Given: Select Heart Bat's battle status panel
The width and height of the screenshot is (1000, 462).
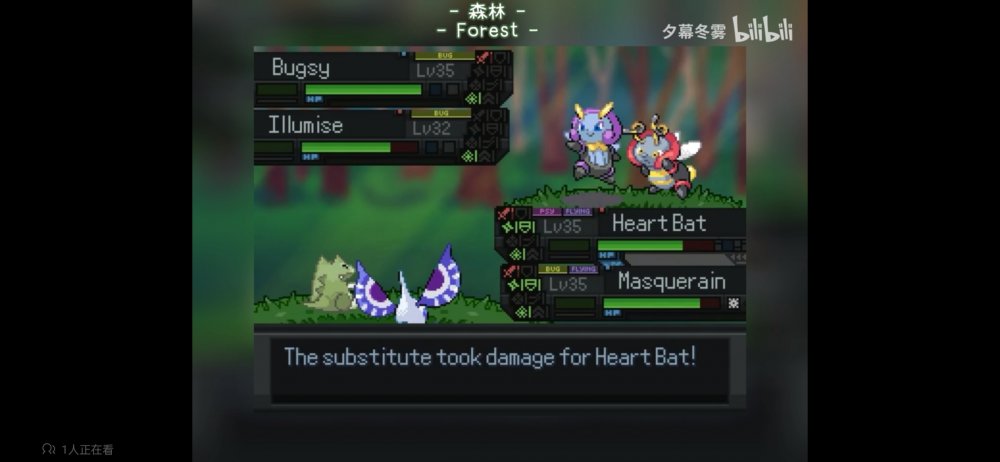Looking at the screenshot, I should pos(621,234).
